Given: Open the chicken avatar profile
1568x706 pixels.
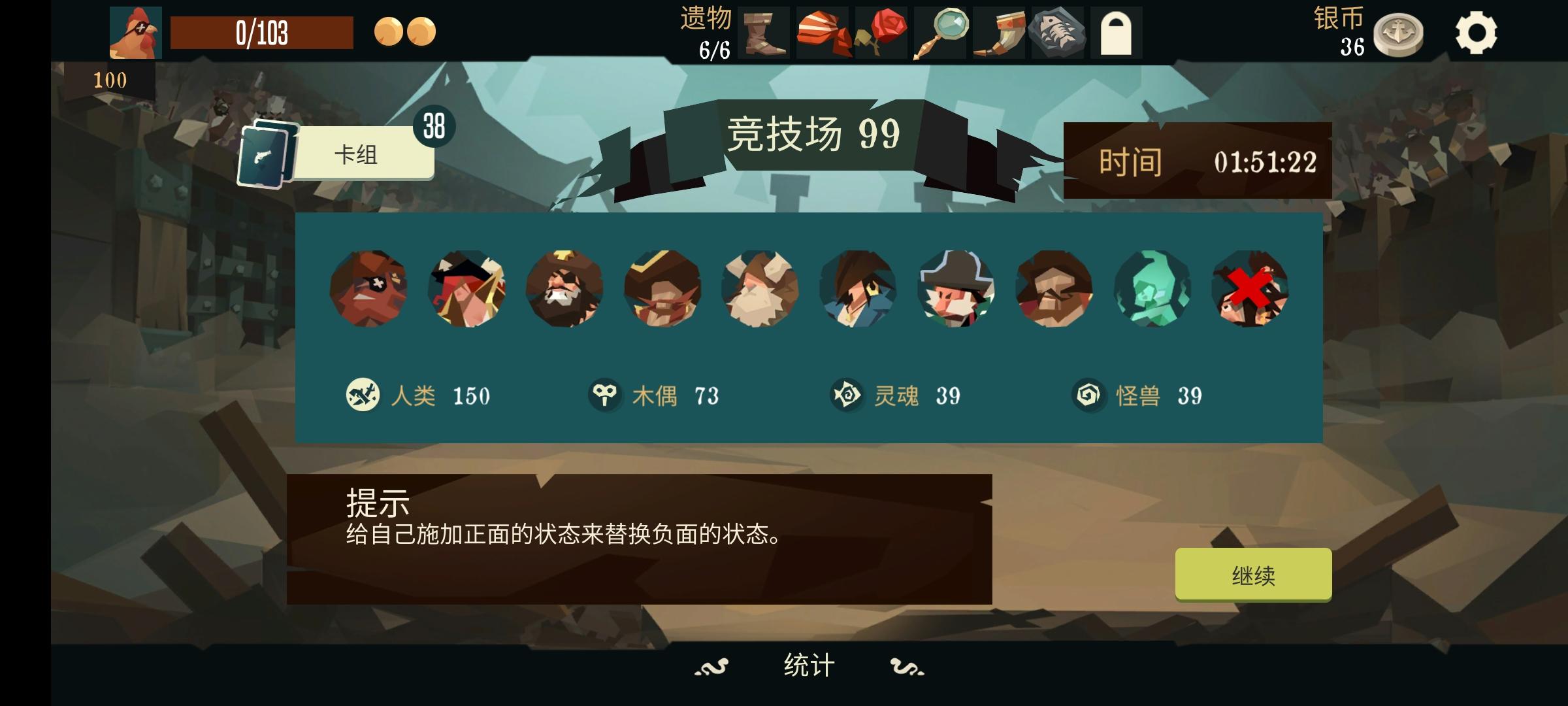Looking at the screenshot, I should click(135, 31).
